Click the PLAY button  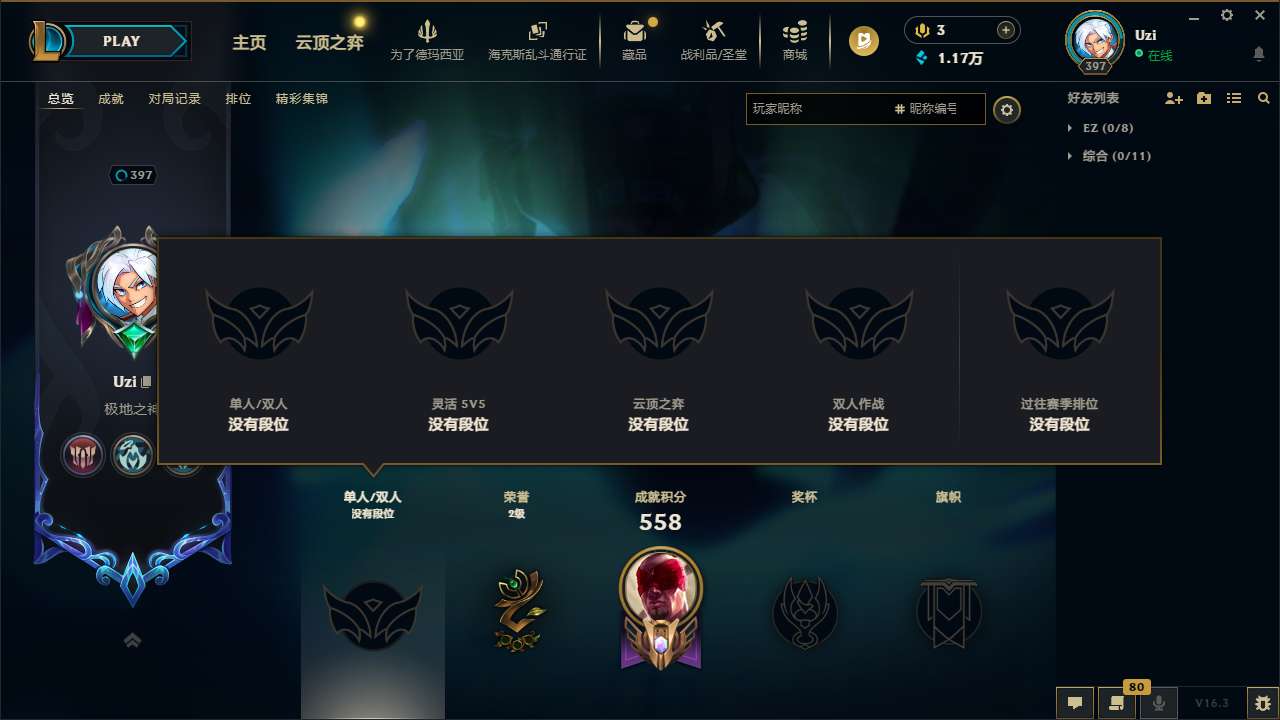[x=120, y=41]
